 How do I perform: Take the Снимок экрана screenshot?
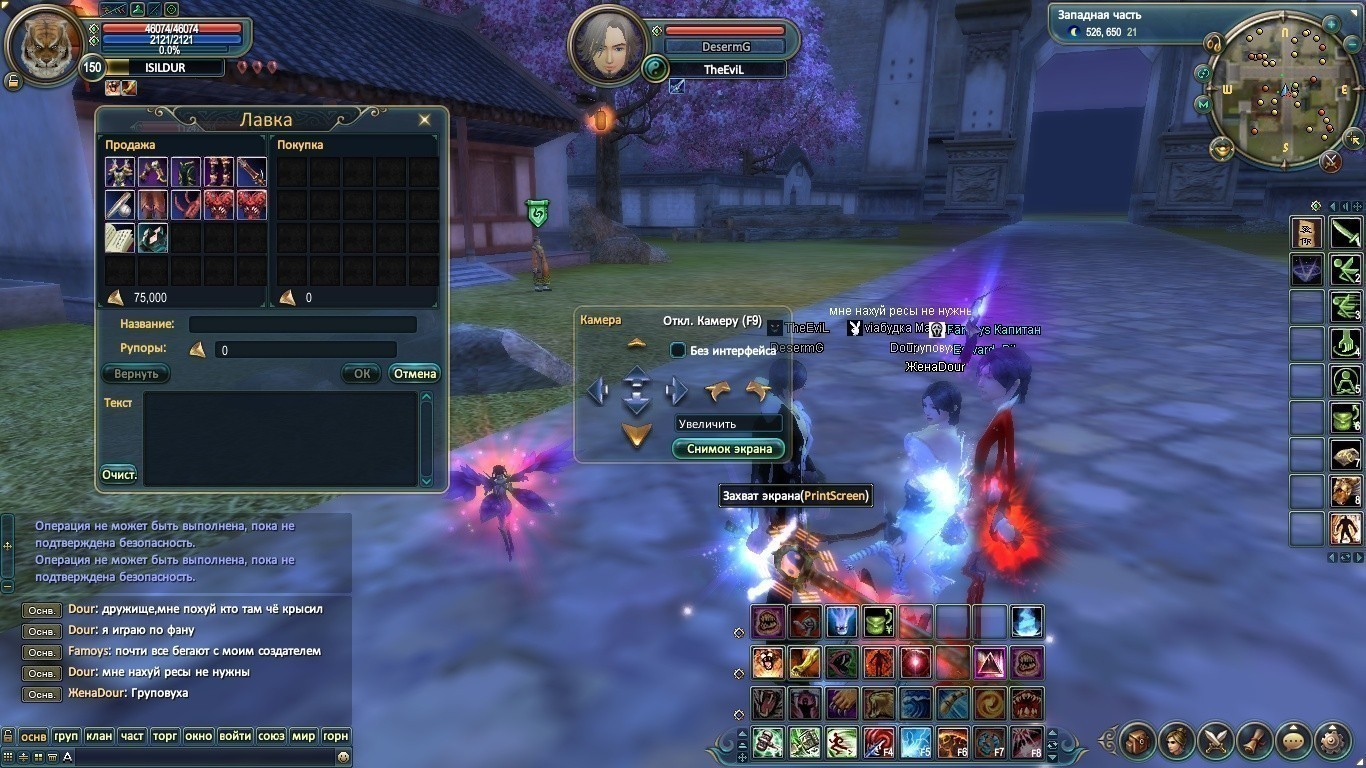[x=729, y=449]
